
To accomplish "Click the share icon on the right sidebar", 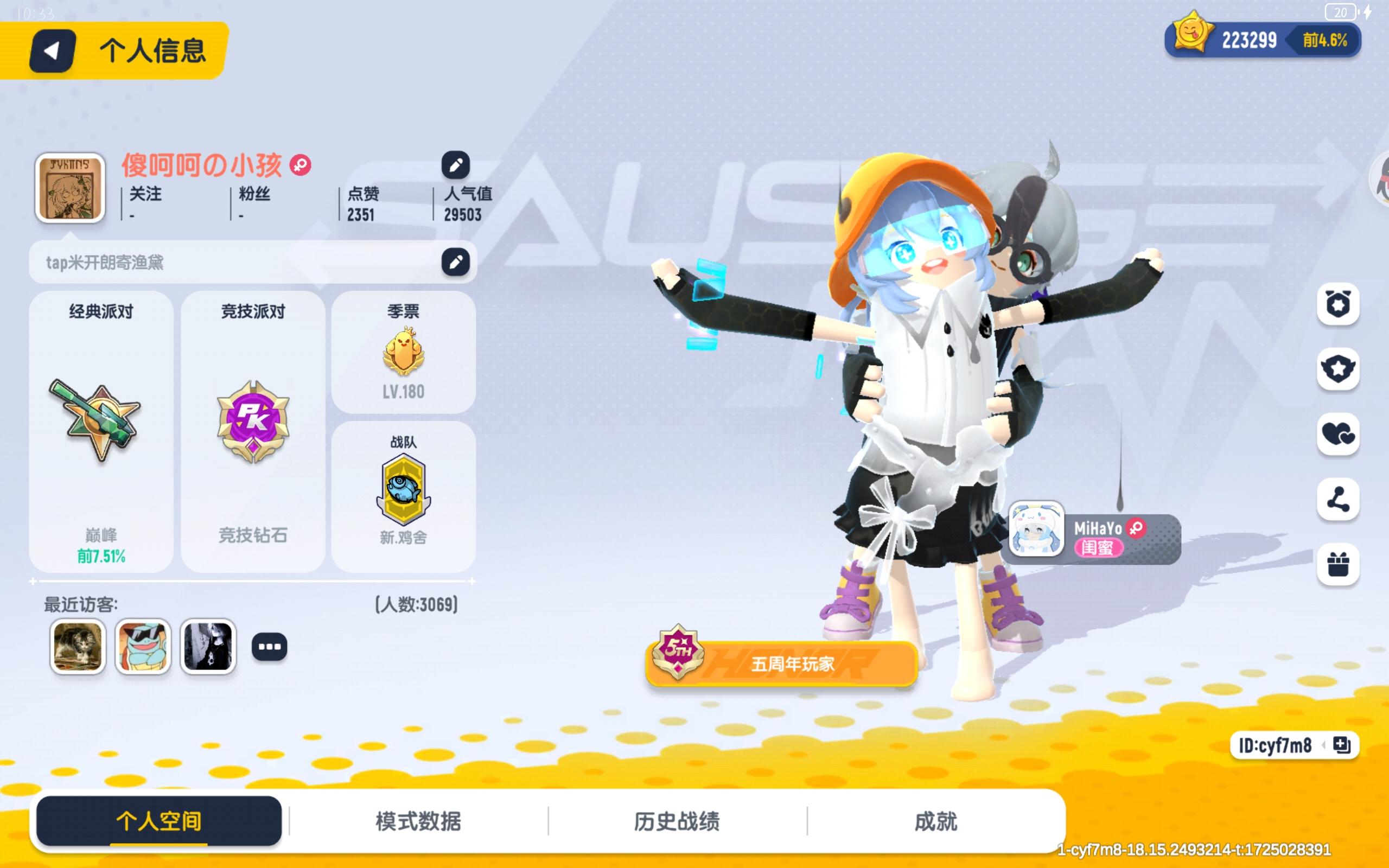I will pyautogui.click(x=1339, y=501).
